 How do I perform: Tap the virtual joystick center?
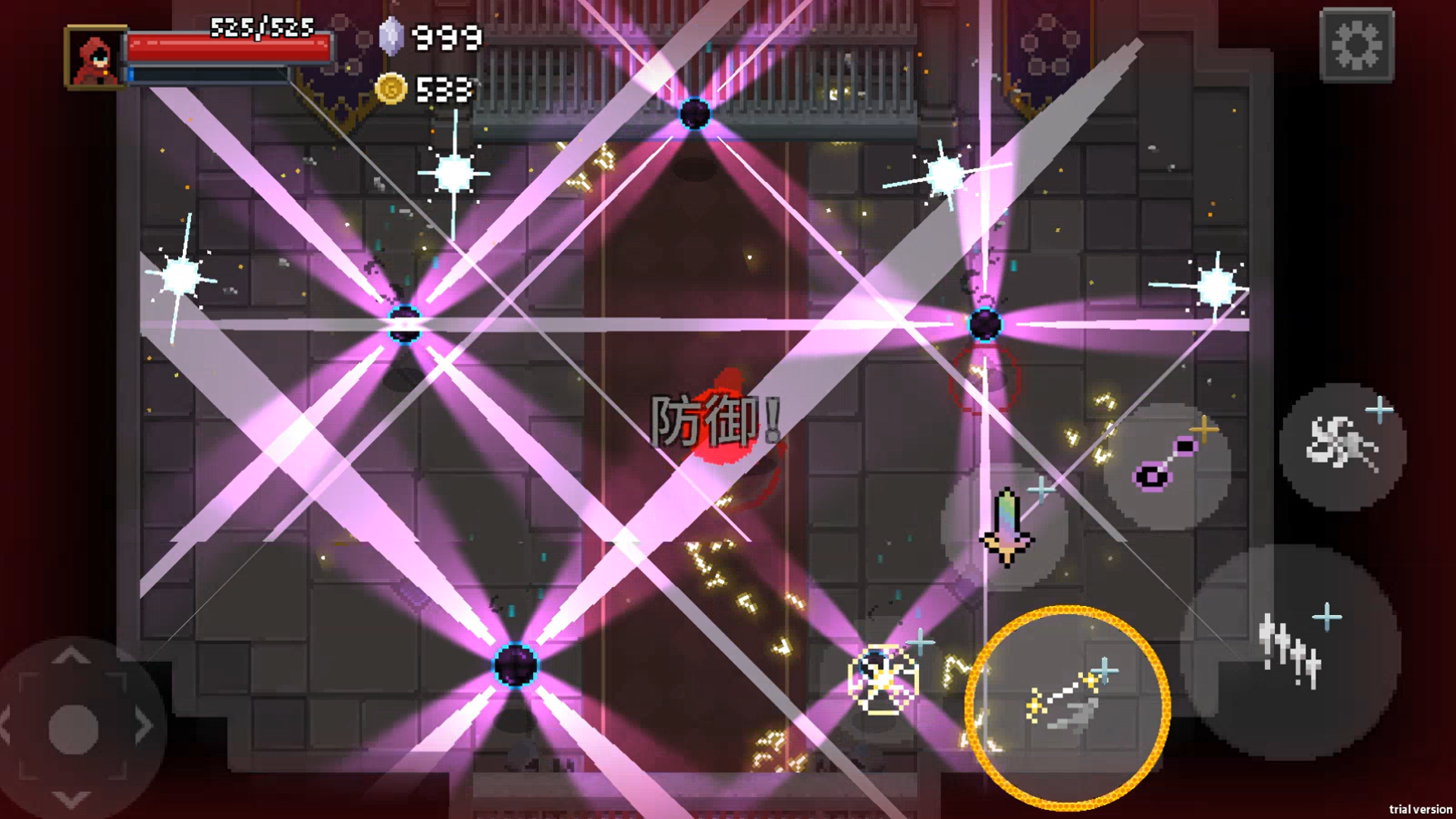click(x=73, y=728)
